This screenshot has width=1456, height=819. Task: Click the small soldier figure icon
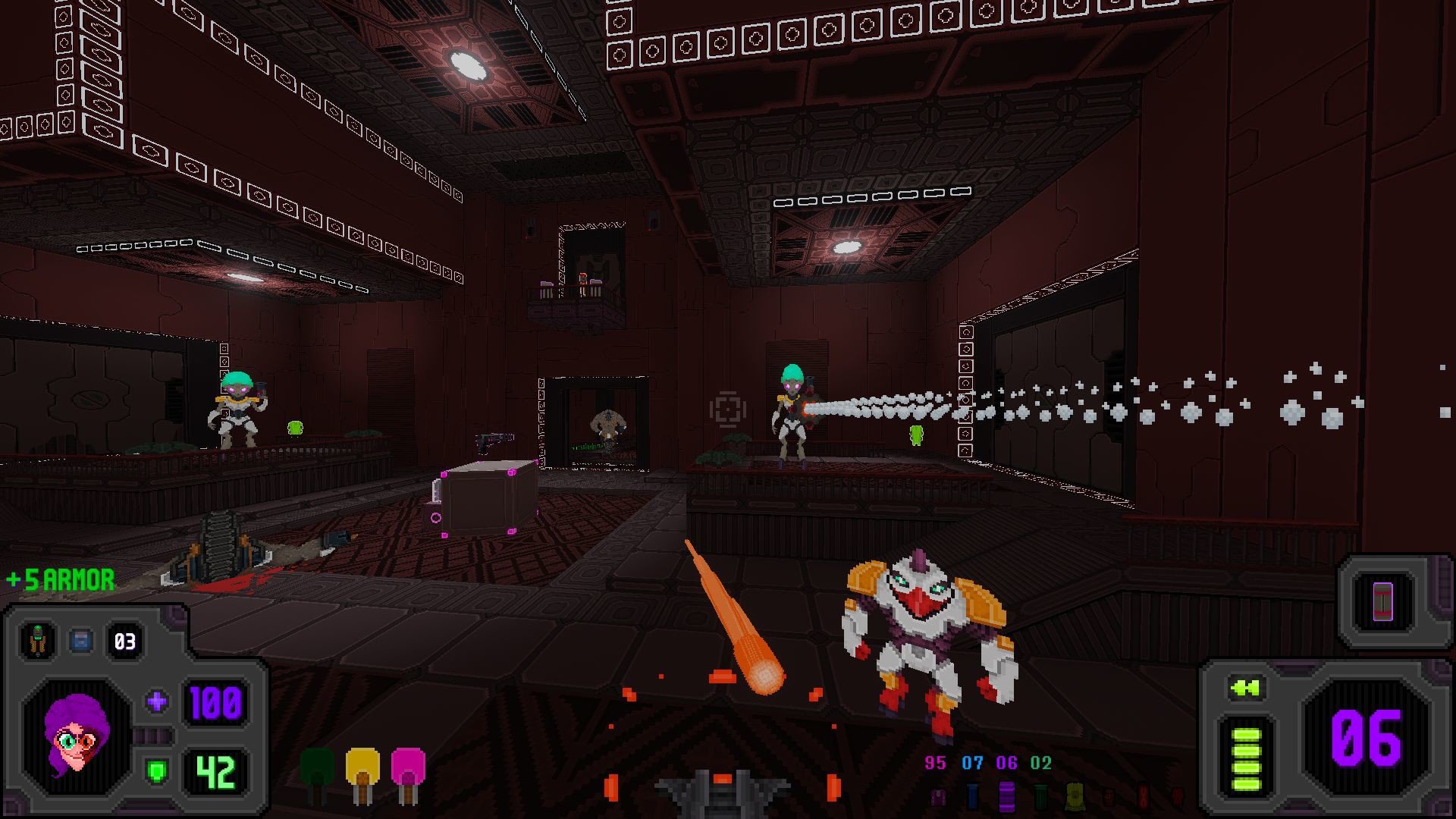pyautogui.click(x=37, y=641)
